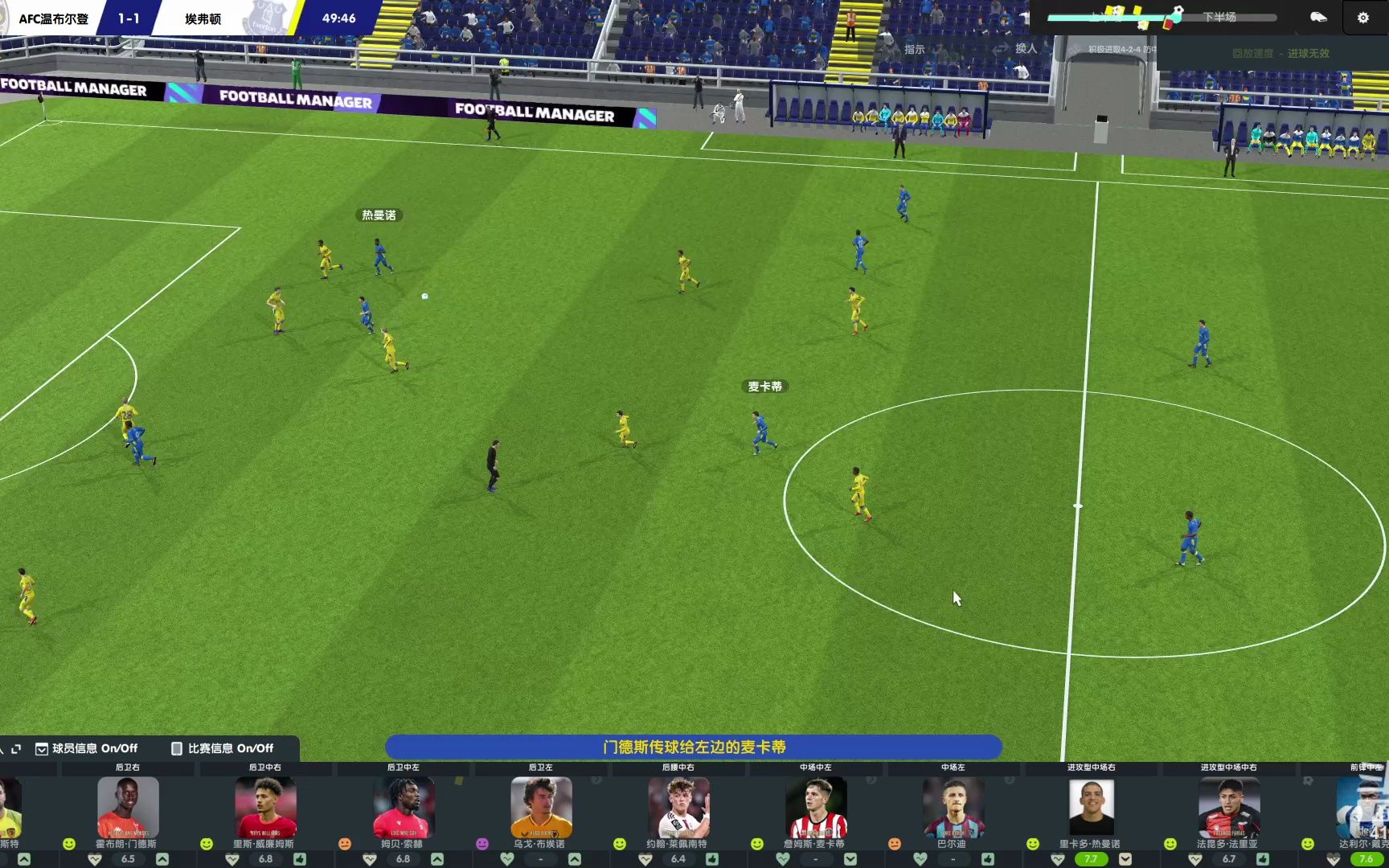
Task: Toggle the 球员信息 On/Off checkbox
Action: click(42, 748)
